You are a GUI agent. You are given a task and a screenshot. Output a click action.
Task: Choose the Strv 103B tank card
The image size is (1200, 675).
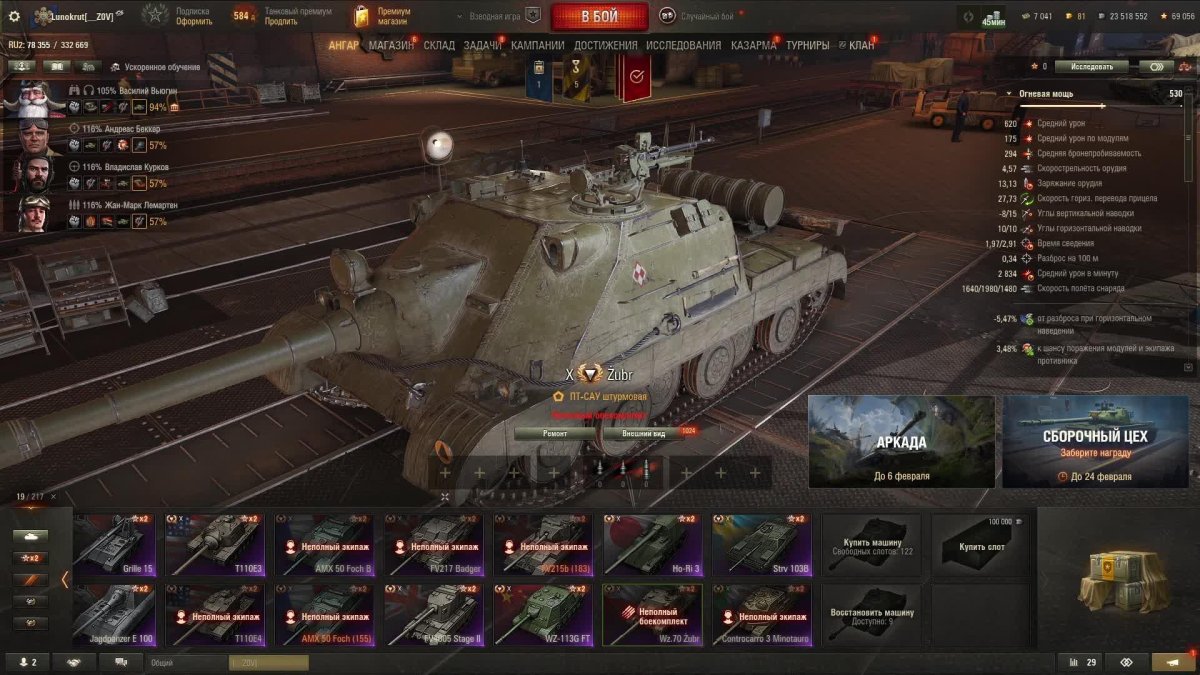tap(761, 545)
